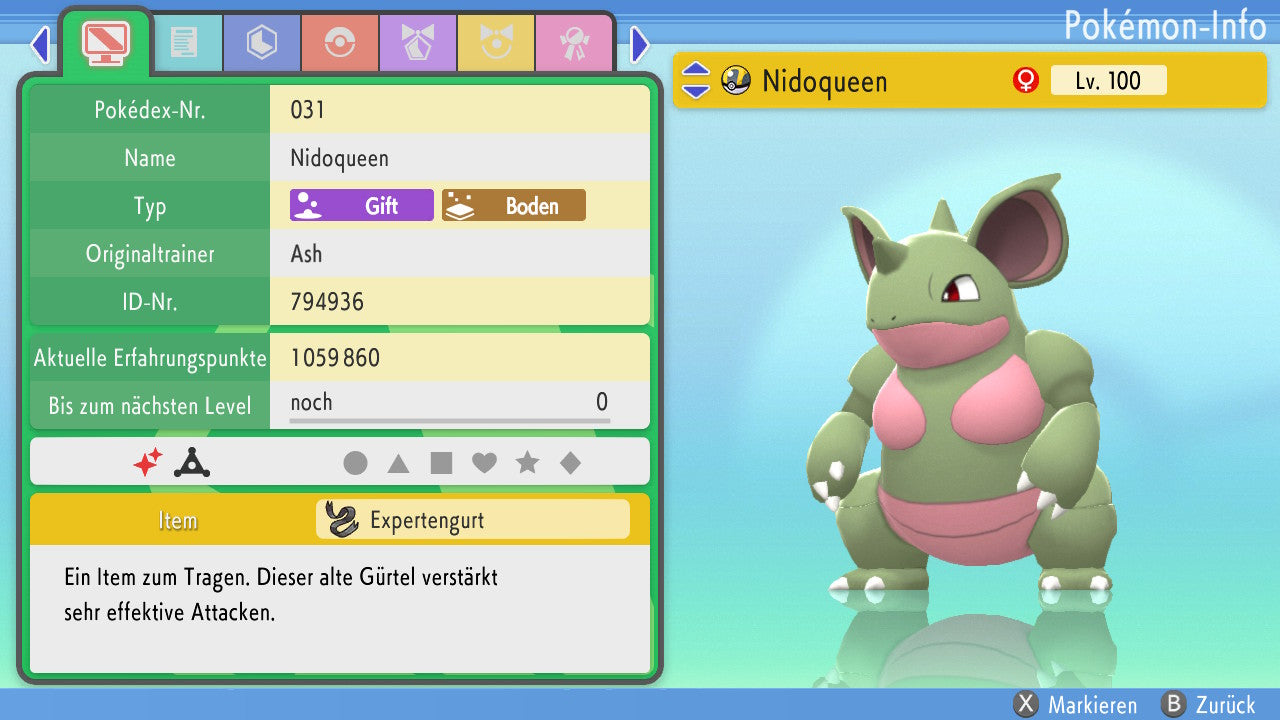The width and height of the screenshot is (1280, 720).
Task: Open the pink ribbon rosette tab
Action: coord(574,43)
